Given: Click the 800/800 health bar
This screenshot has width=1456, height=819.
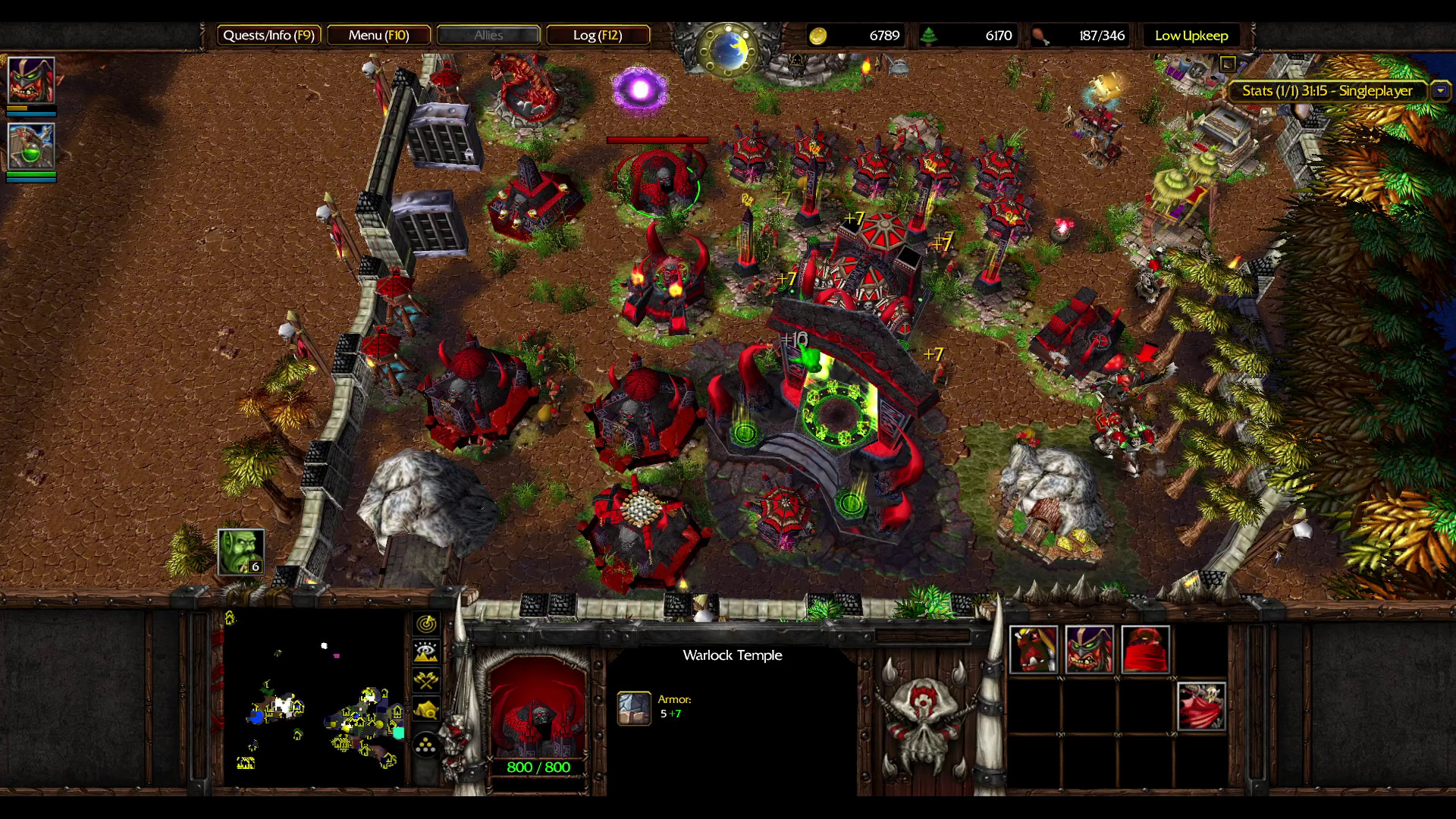Looking at the screenshot, I should click(535, 767).
